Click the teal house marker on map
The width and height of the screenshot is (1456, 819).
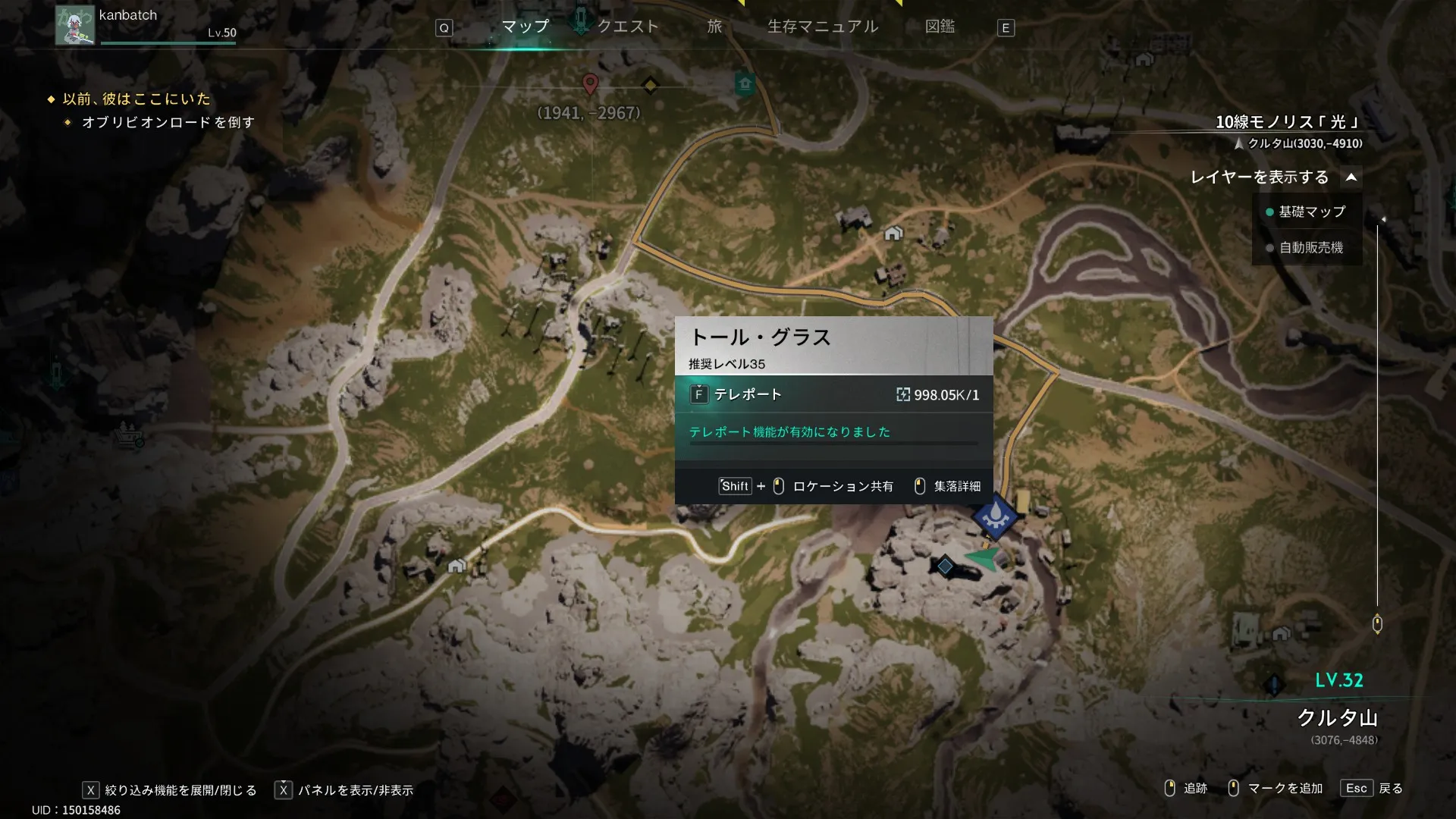pos(745,83)
